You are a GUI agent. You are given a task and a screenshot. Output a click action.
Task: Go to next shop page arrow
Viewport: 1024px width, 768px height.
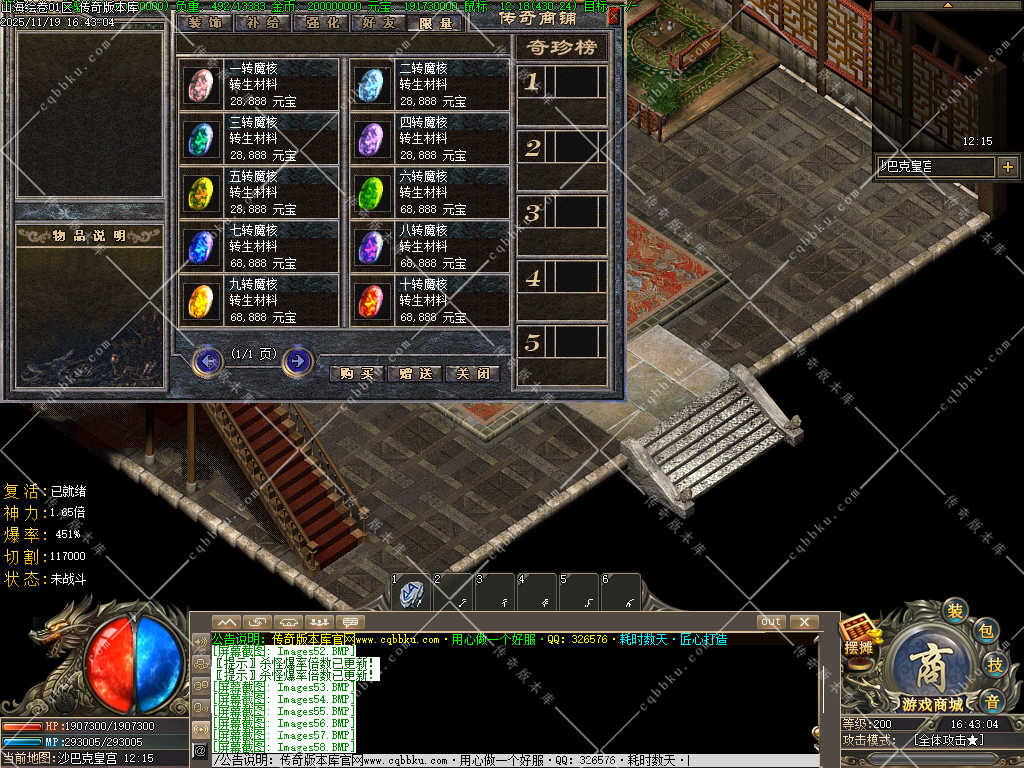coord(297,360)
